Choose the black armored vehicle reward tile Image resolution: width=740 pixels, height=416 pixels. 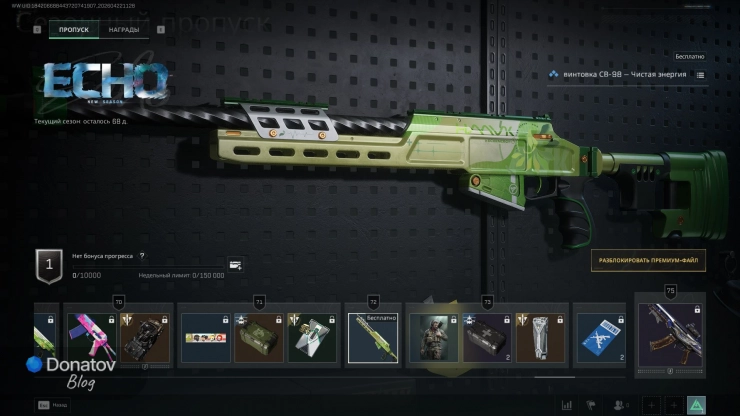click(144, 338)
